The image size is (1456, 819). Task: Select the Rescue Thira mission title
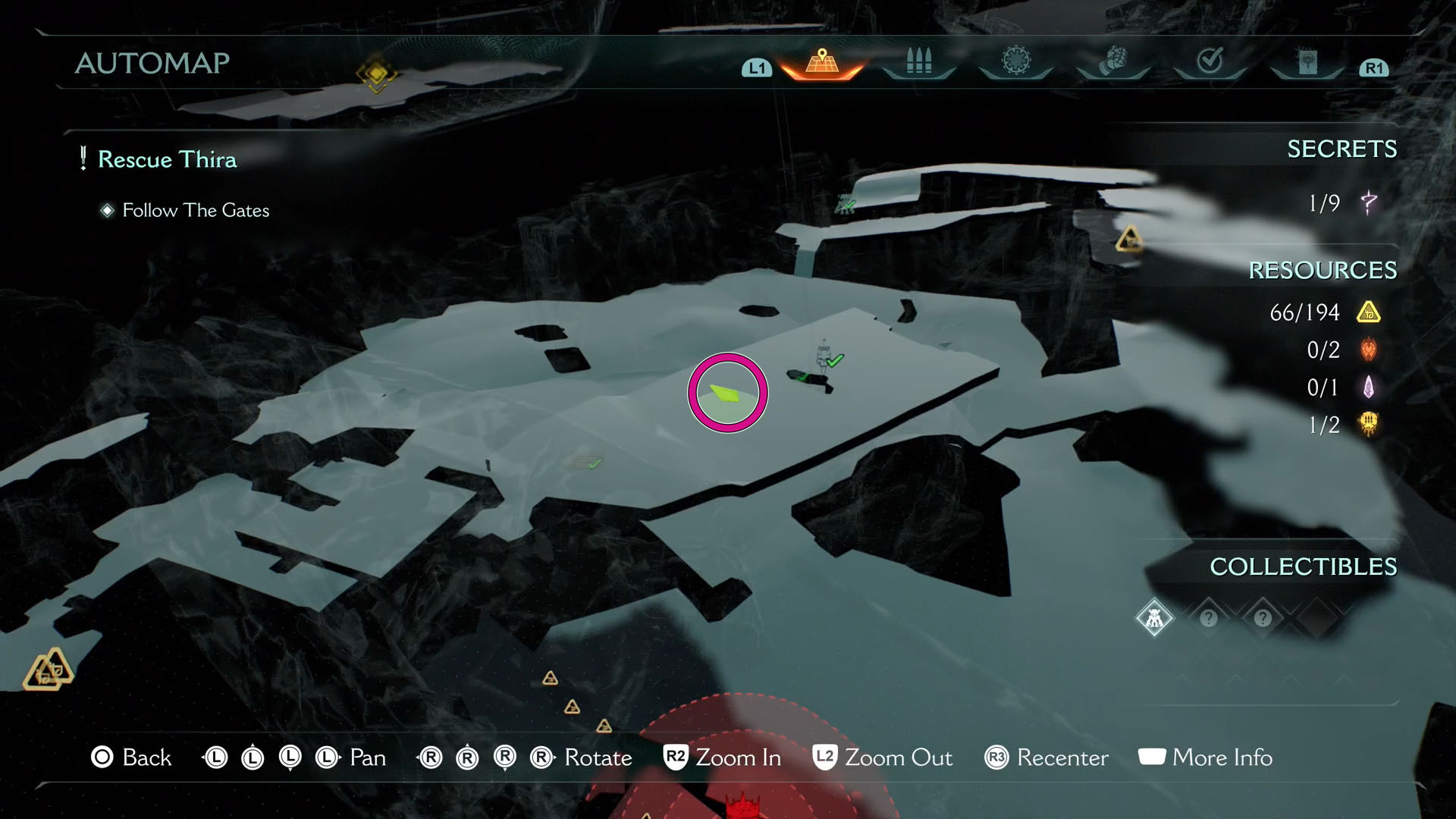[x=168, y=160]
